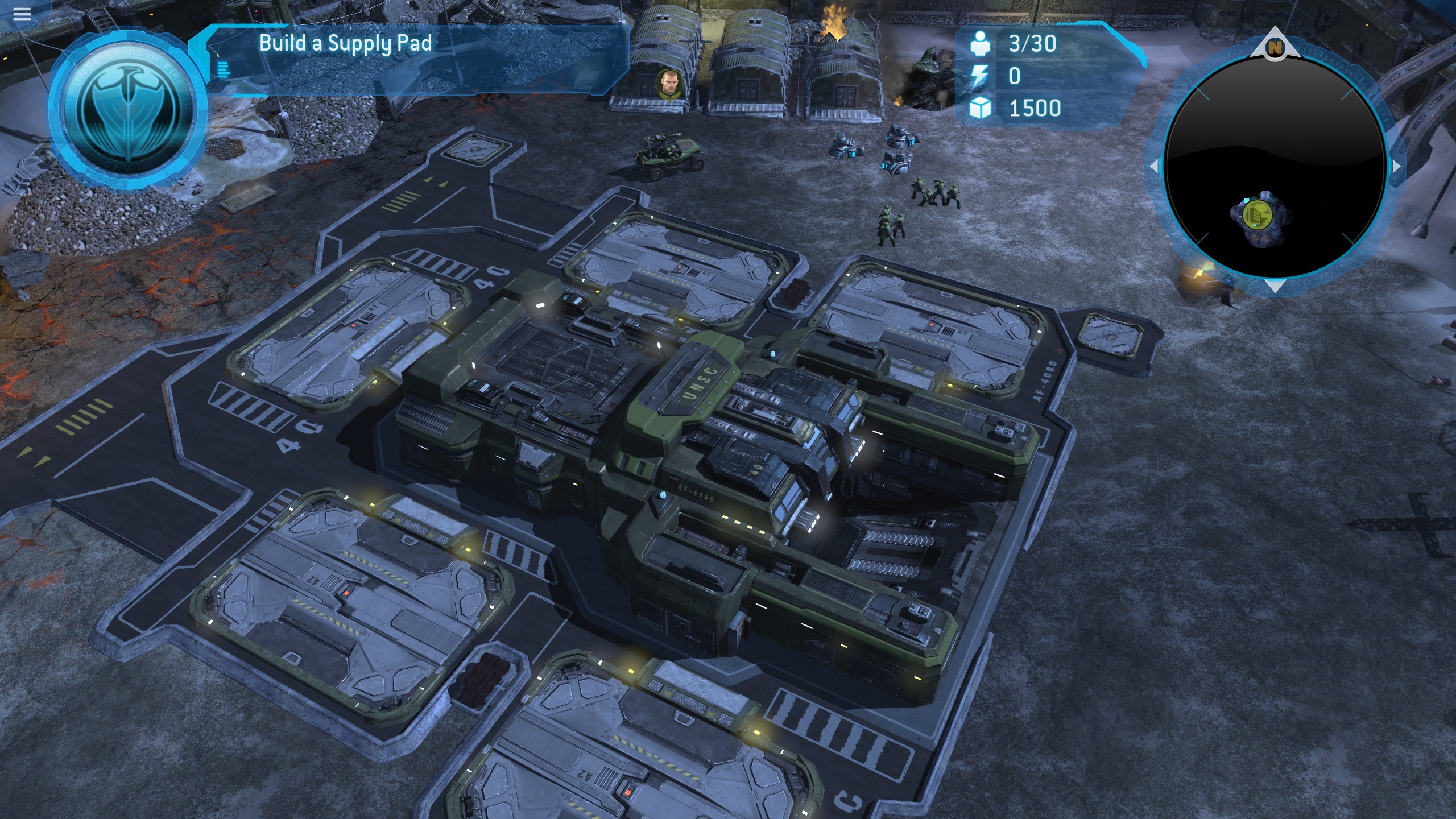Select the Build a Supply Pad objective
Screen dimensions: 1456x819
click(345, 44)
